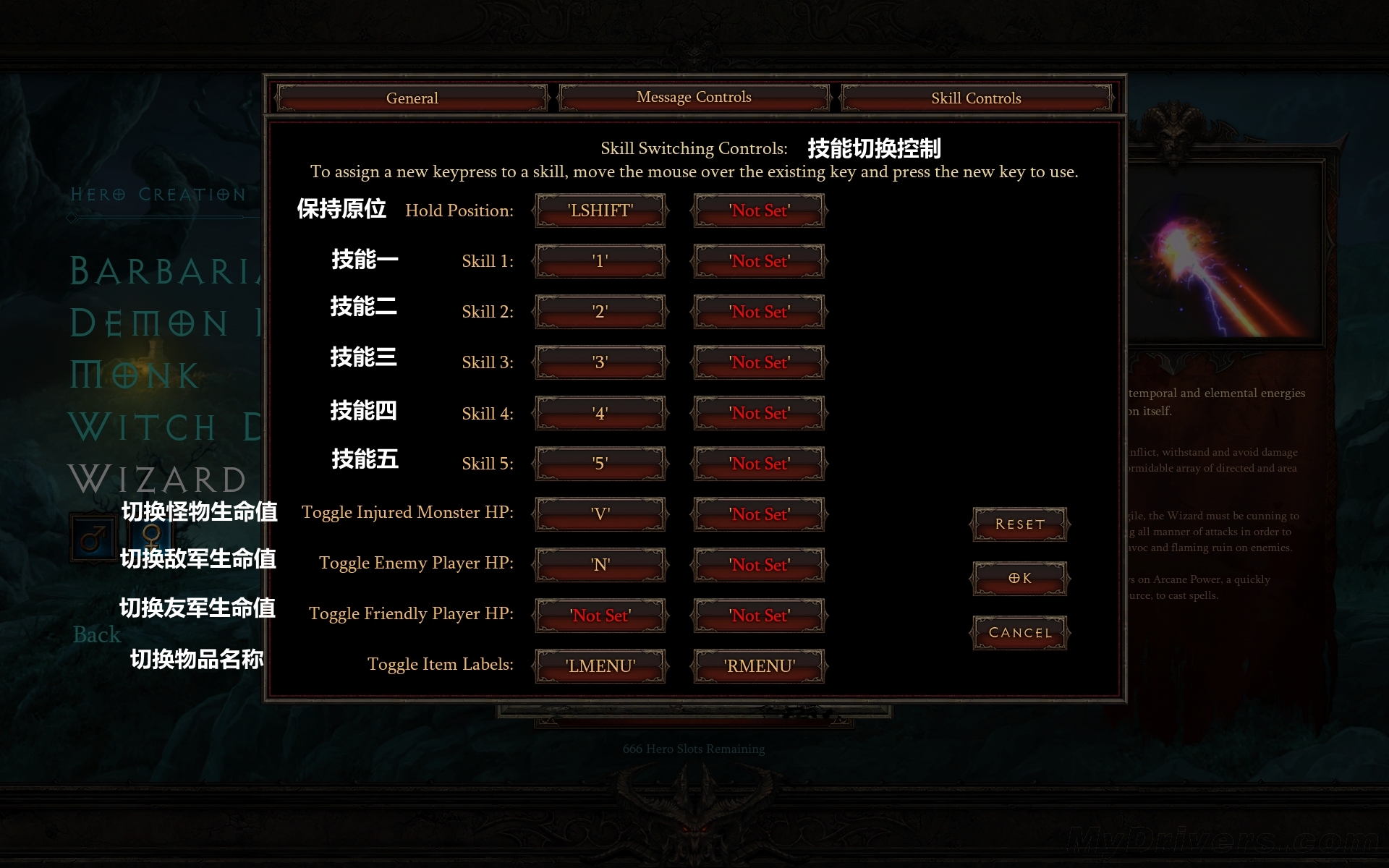Select the 'RMENU' Toggle Item Labels binding

(759, 666)
